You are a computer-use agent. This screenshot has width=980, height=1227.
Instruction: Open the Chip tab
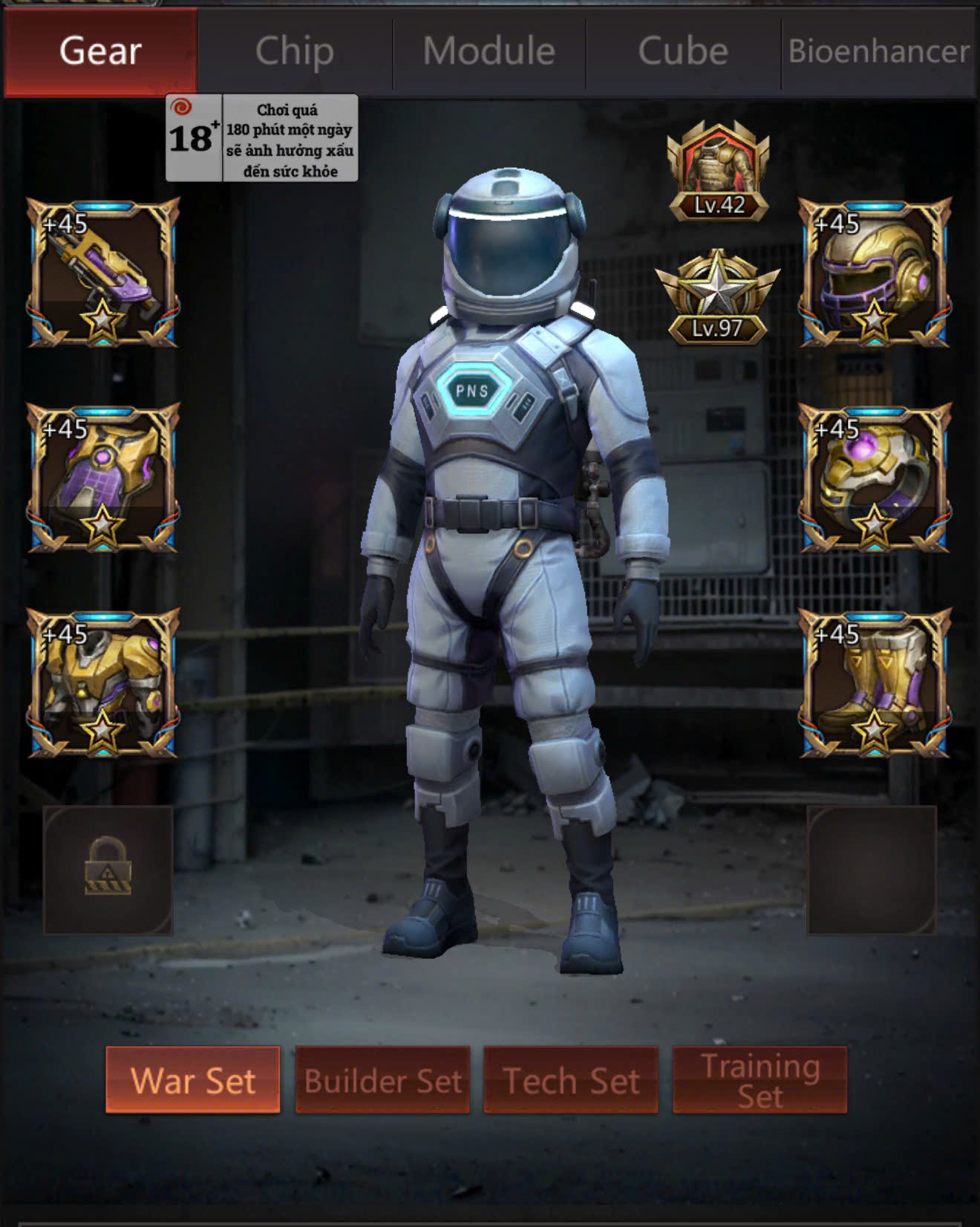[x=295, y=52]
